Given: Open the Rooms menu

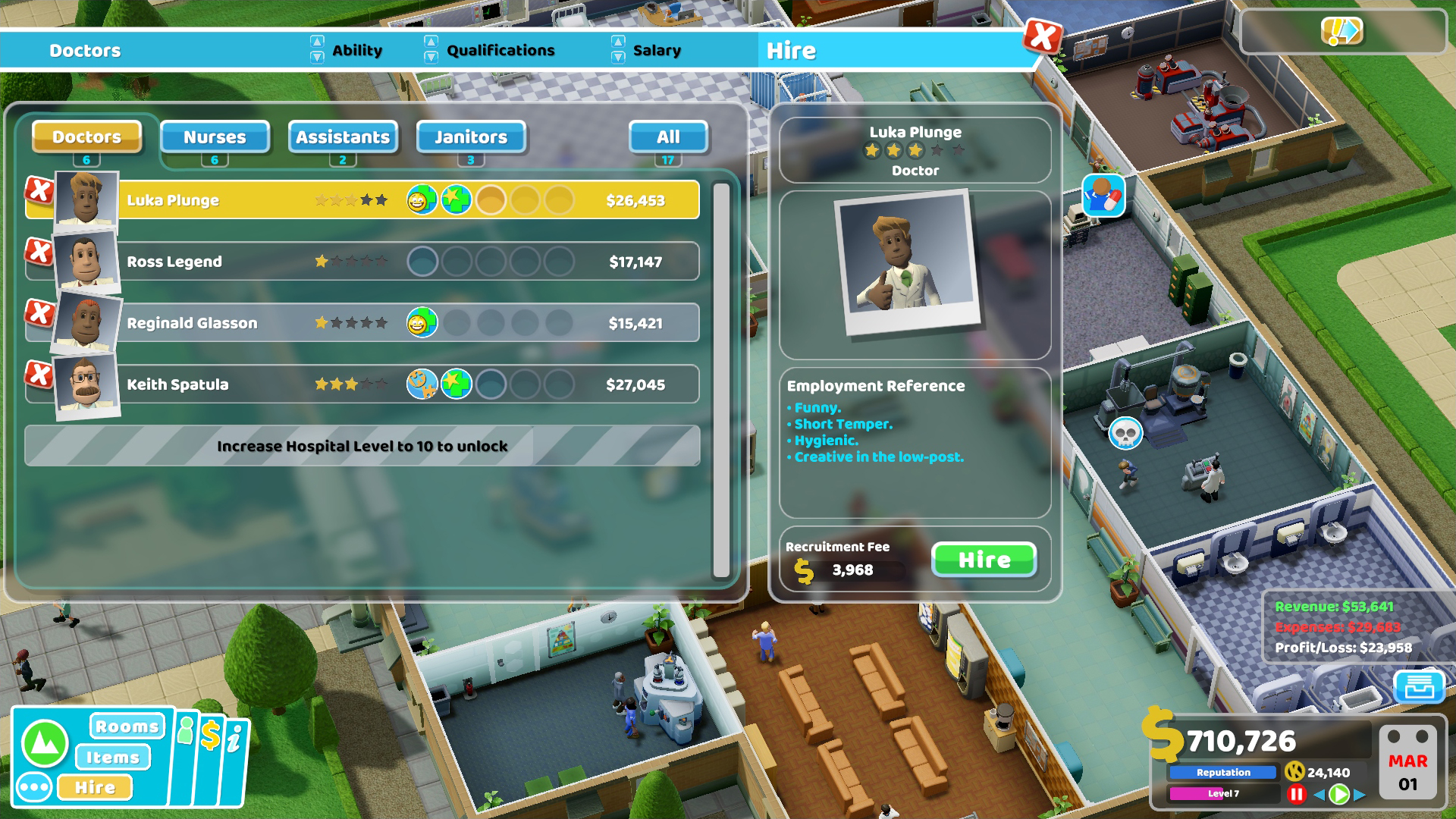Looking at the screenshot, I should pyautogui.click(x=127, y=726).
